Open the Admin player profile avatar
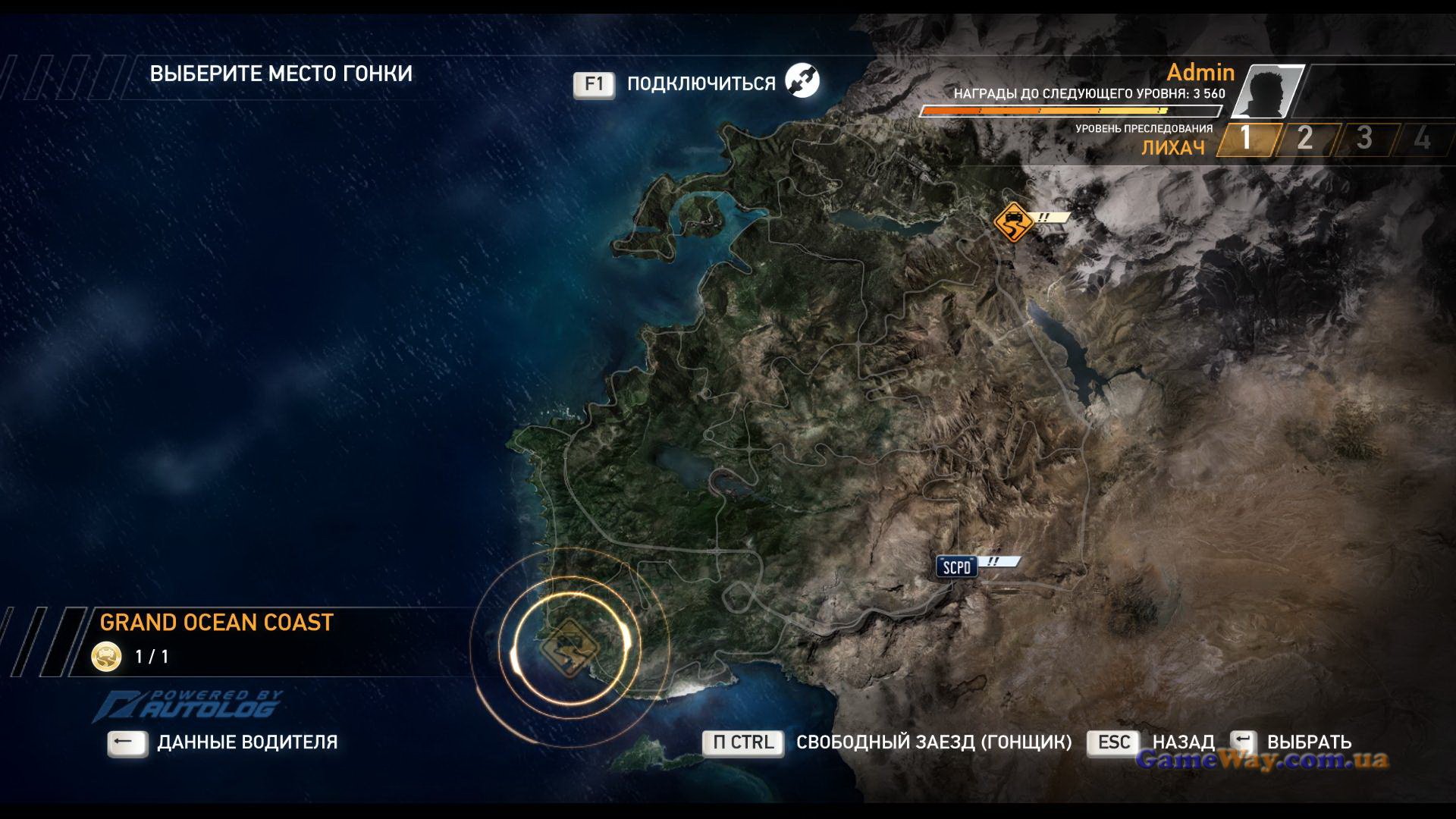 point(1268,91)
